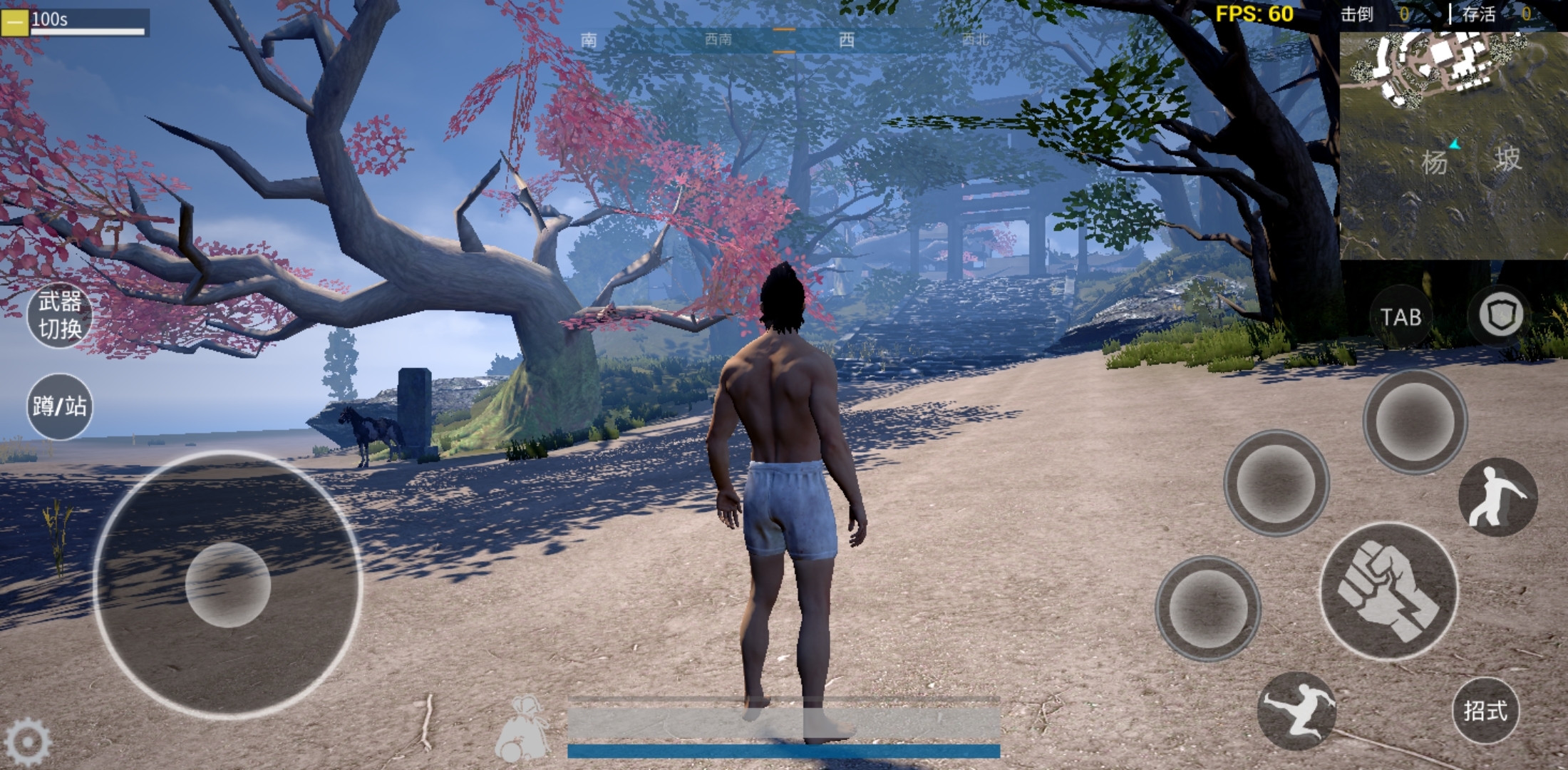Open the settings gear icon
1568x770 pixels.
pyautogui.click(x=27, y=742)
